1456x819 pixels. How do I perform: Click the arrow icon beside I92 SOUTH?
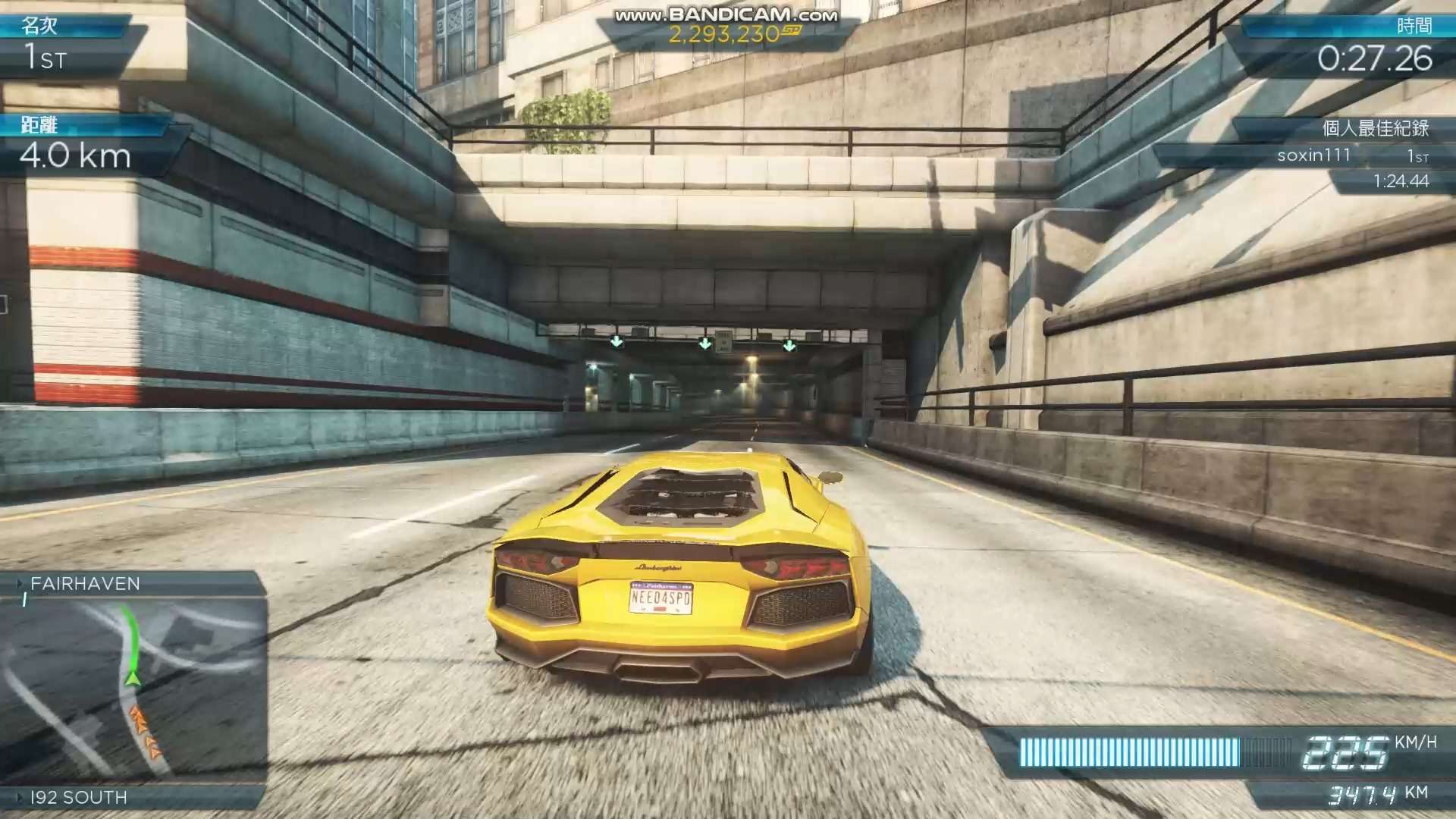click(20, 797)
